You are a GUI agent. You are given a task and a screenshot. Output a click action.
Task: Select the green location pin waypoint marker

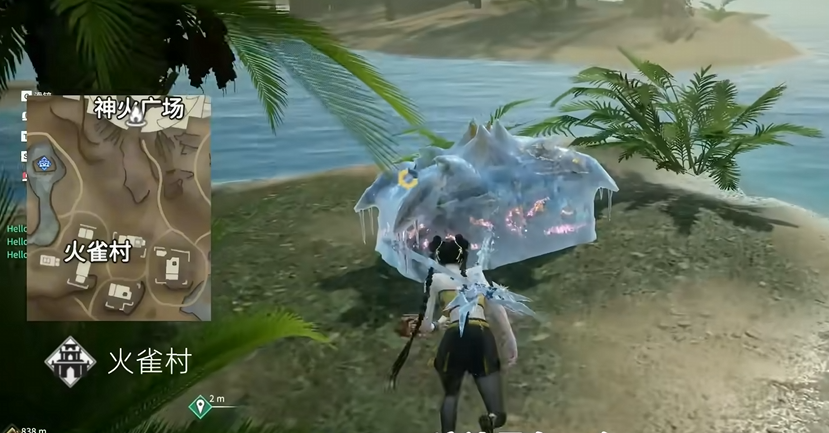coord(200,405)
